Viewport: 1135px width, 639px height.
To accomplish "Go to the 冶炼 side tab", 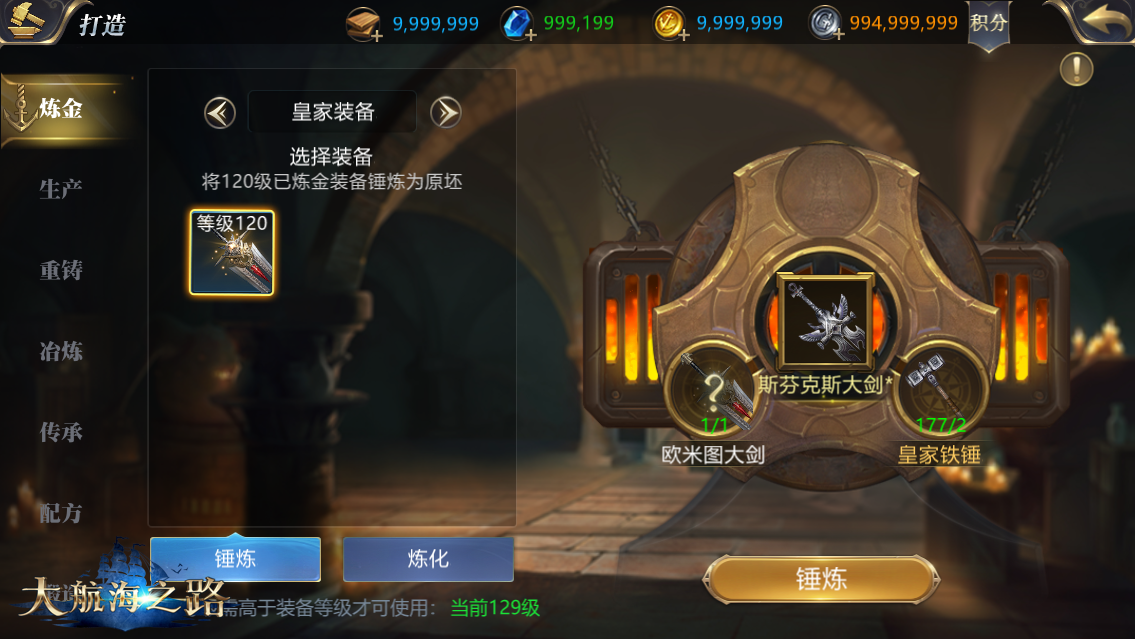I will click(x=61, y=351).
